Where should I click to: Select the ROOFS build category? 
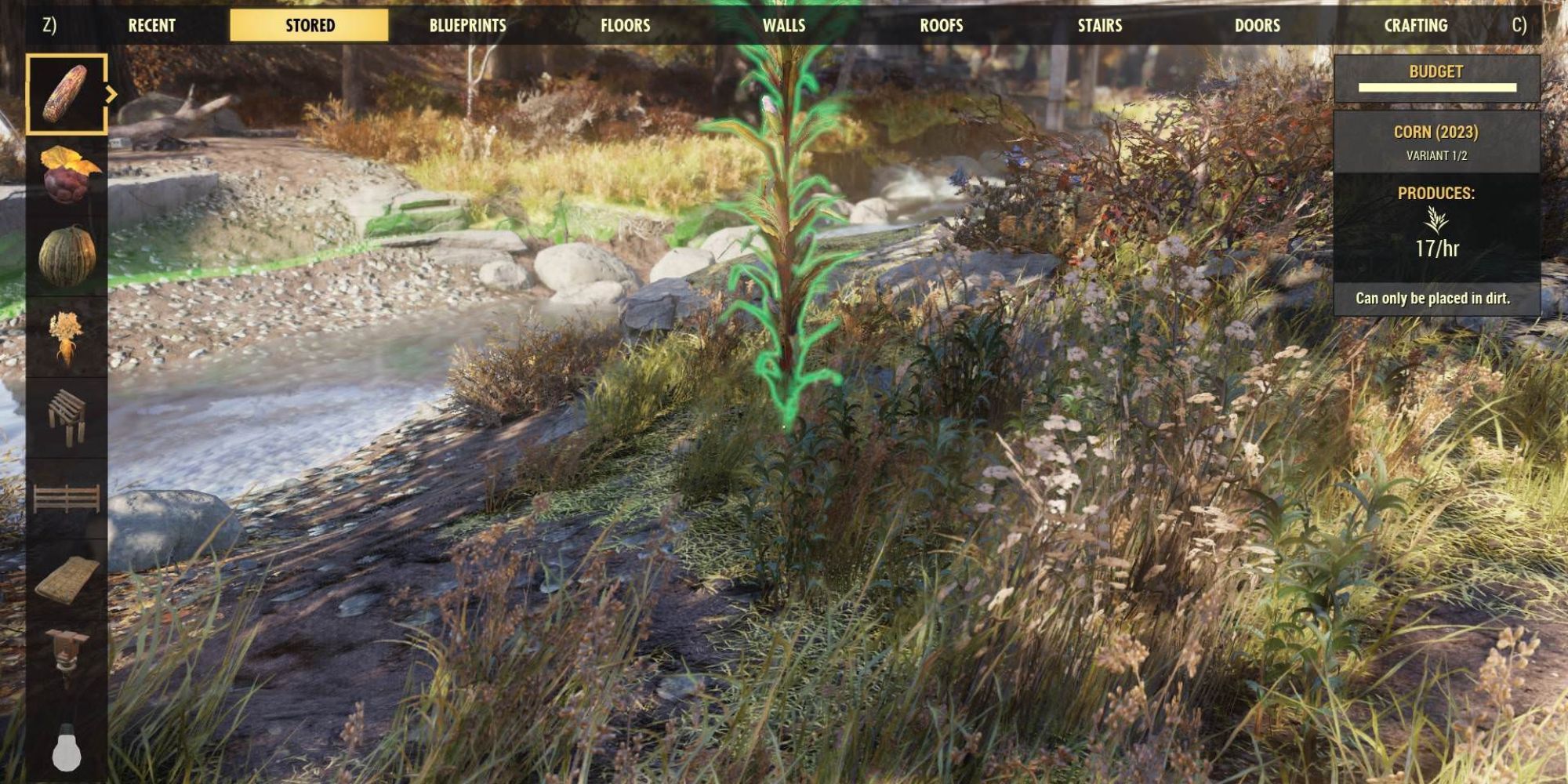942,24
